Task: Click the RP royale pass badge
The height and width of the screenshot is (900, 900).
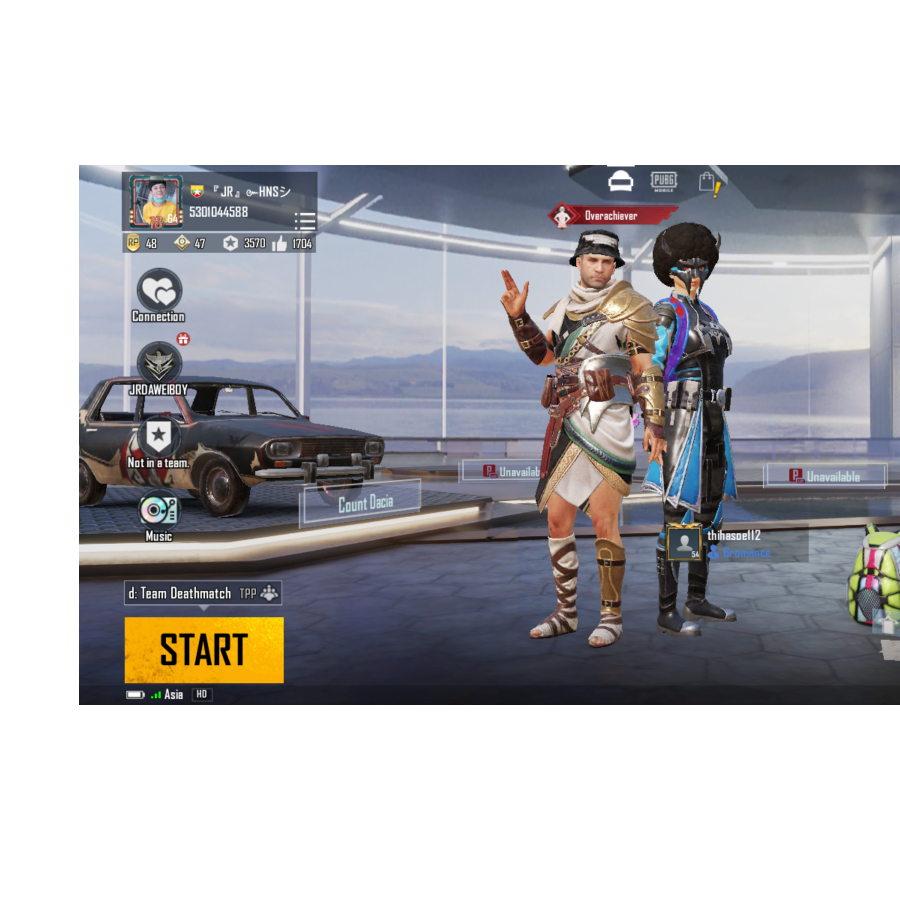Action: click(133, 243)
